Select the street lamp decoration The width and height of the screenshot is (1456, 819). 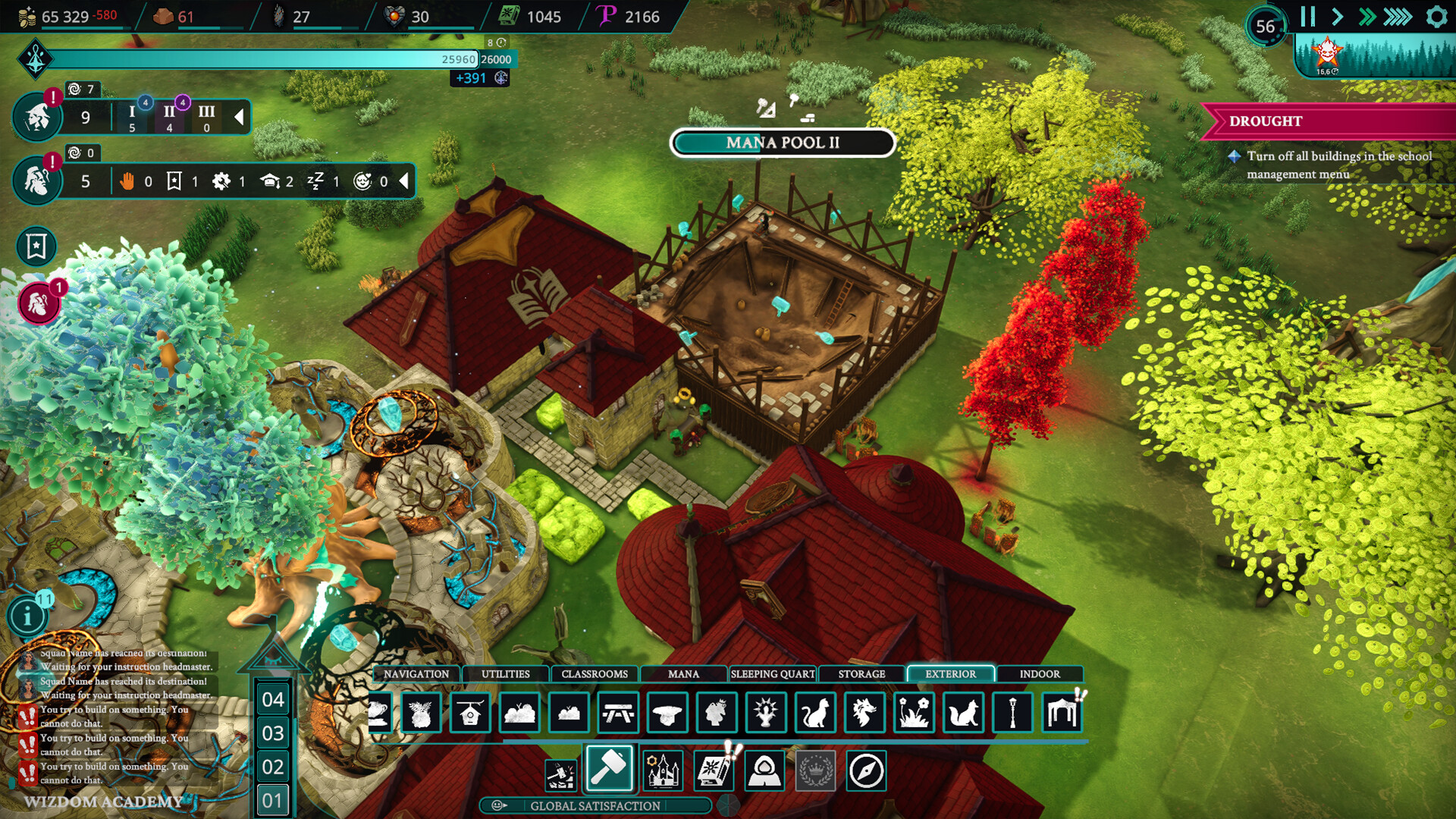point(1012,712)
